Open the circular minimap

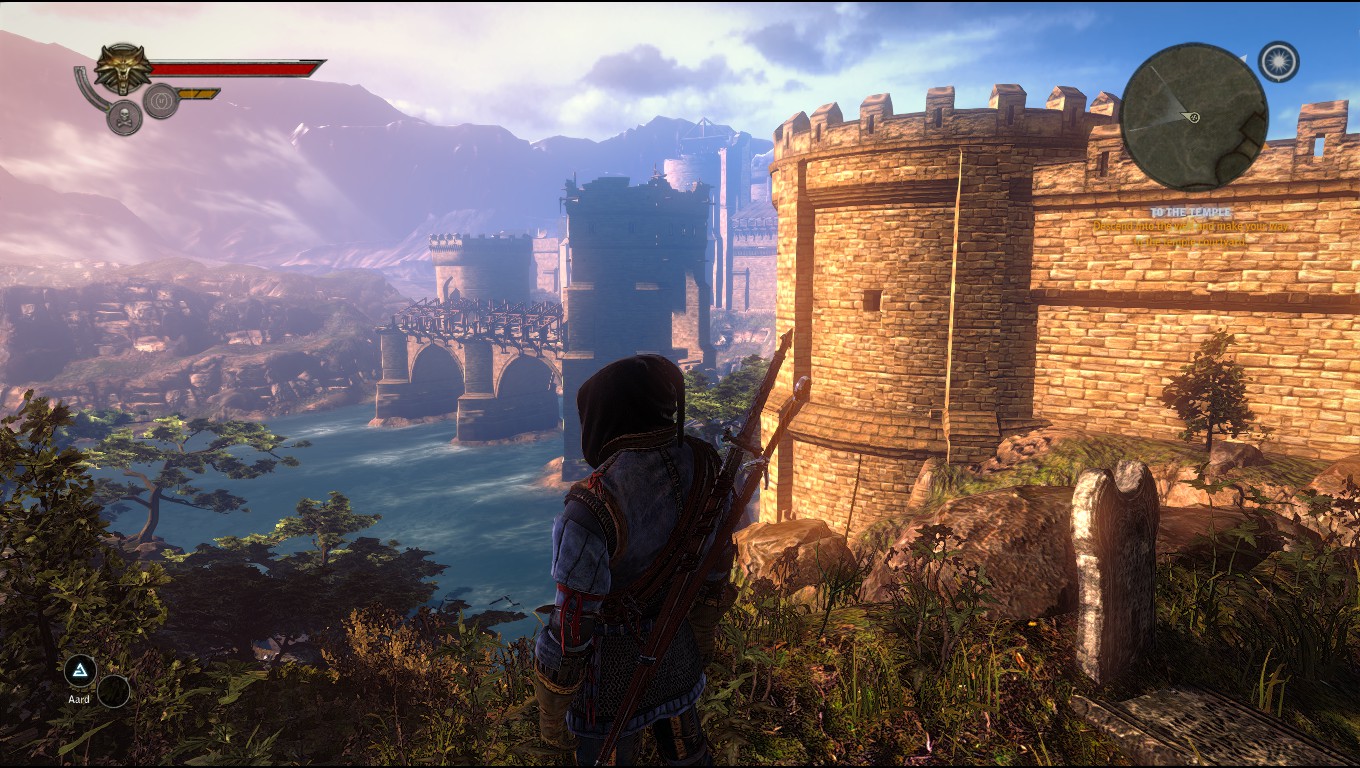click(x=1194, y=117)
